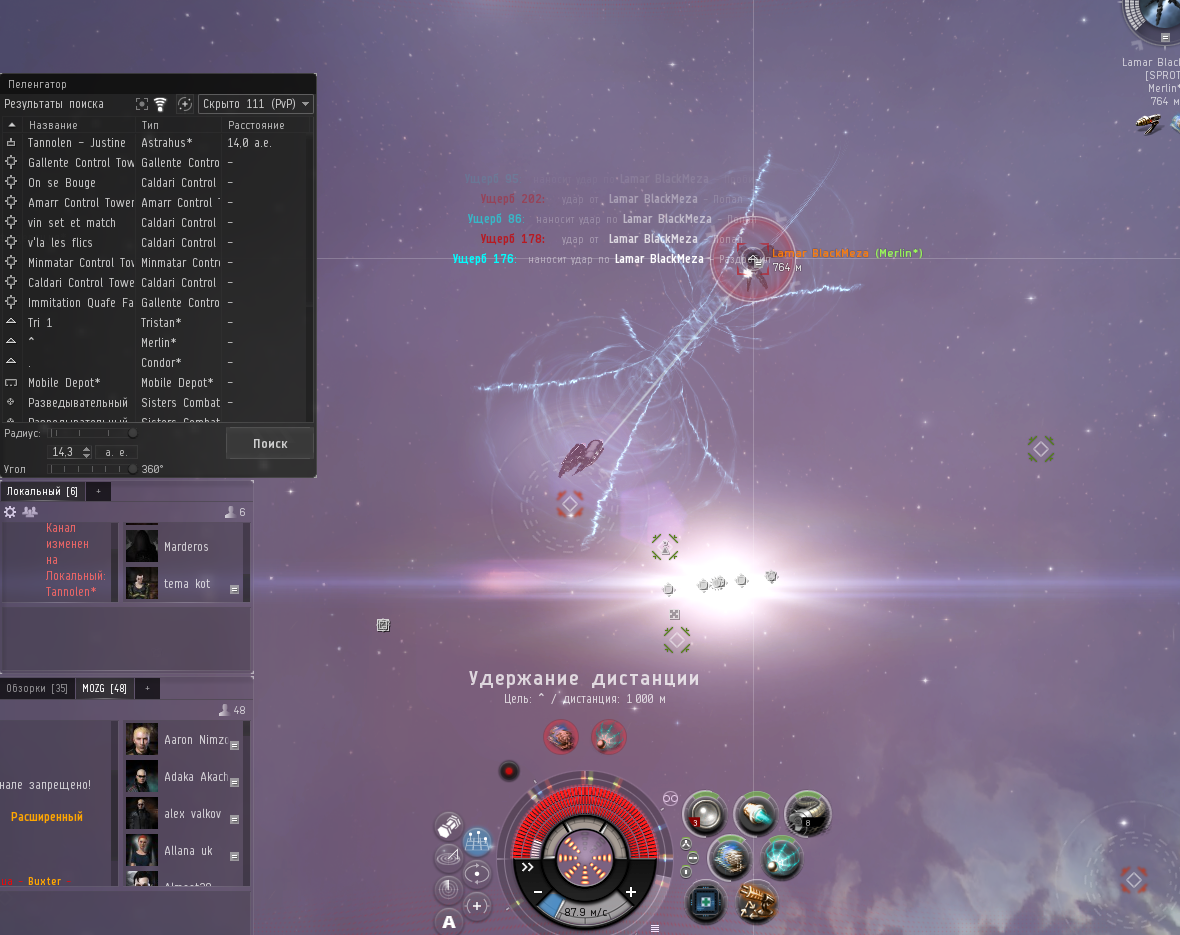Click the Поиск scan button
Screen dimensions: 1180x935
tap(269, 443)
